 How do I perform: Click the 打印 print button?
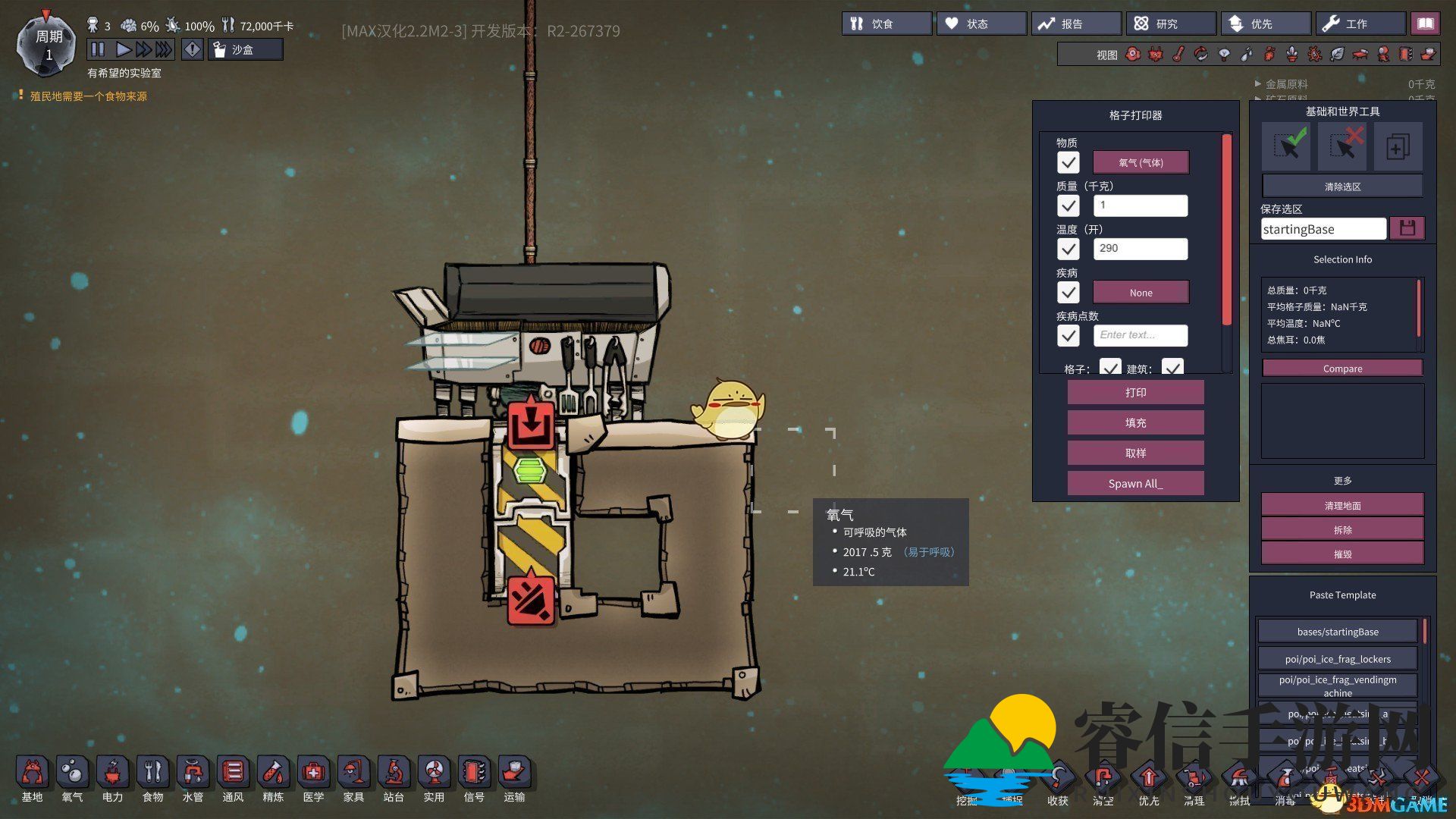(x=1135, y=393)
